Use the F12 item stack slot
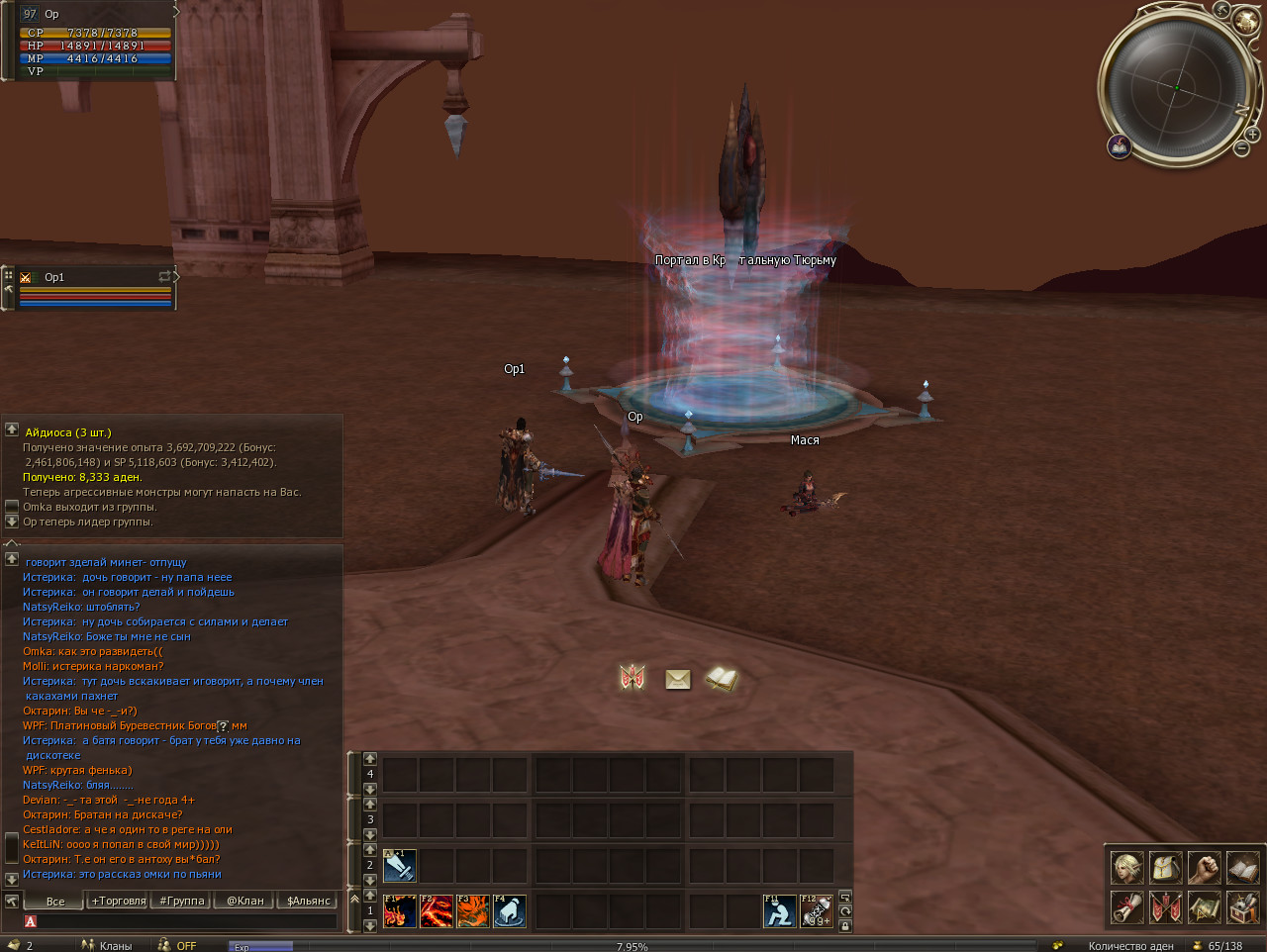The width and height of the screenshot is (1267, 952). pos(817,910)
